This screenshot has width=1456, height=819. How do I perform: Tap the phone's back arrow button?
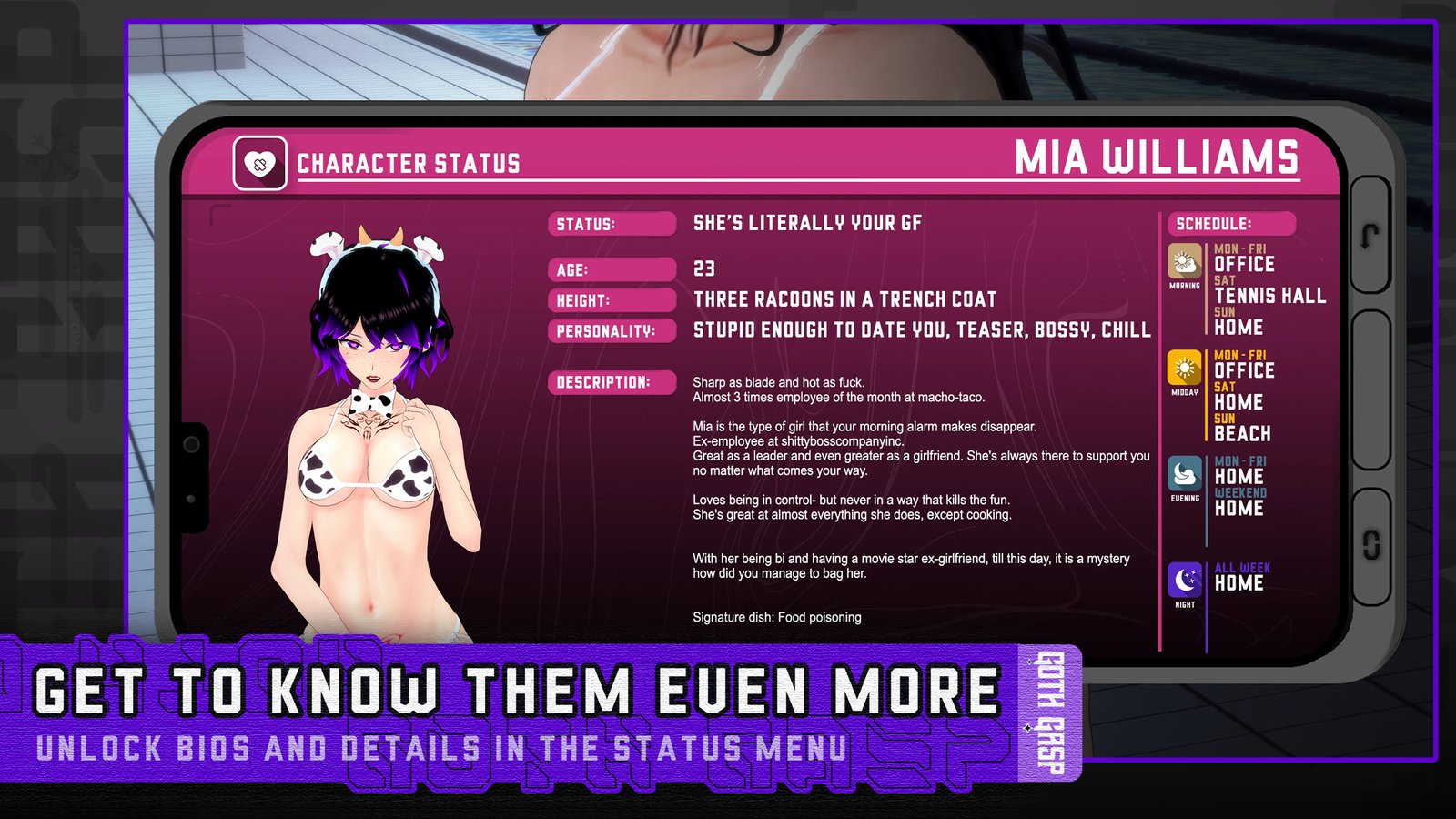coord(1370,236)
